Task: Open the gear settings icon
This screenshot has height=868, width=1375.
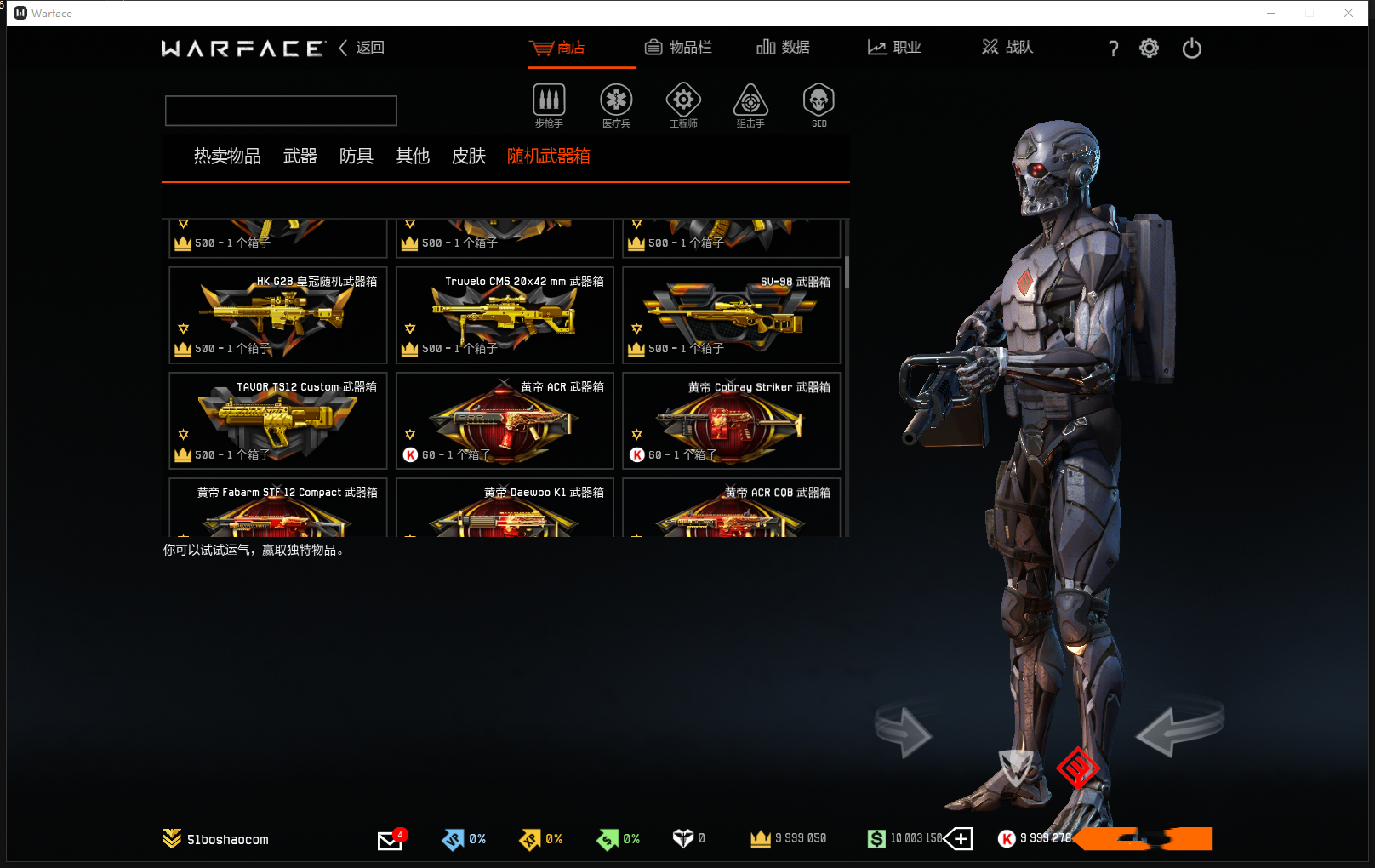Action: click(1149, 49)
